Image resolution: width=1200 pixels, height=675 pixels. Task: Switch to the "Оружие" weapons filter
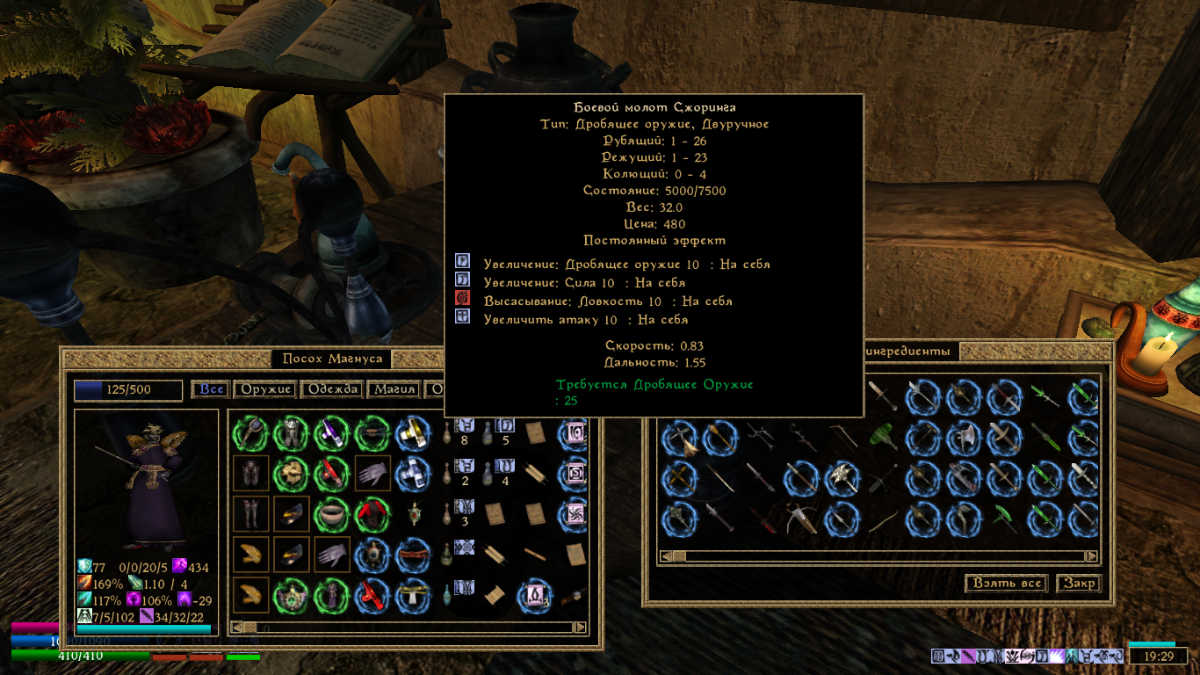coord(265,389)
